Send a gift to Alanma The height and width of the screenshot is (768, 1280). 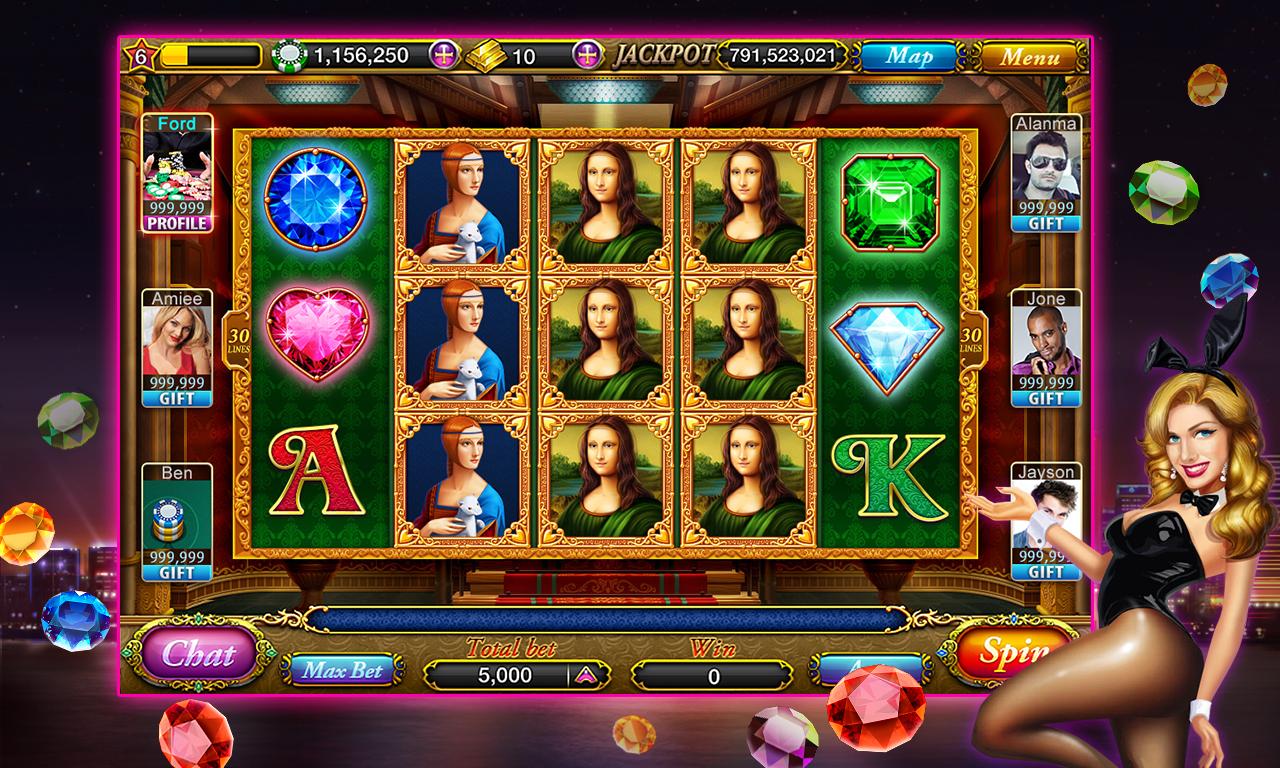click(1046, 224)
